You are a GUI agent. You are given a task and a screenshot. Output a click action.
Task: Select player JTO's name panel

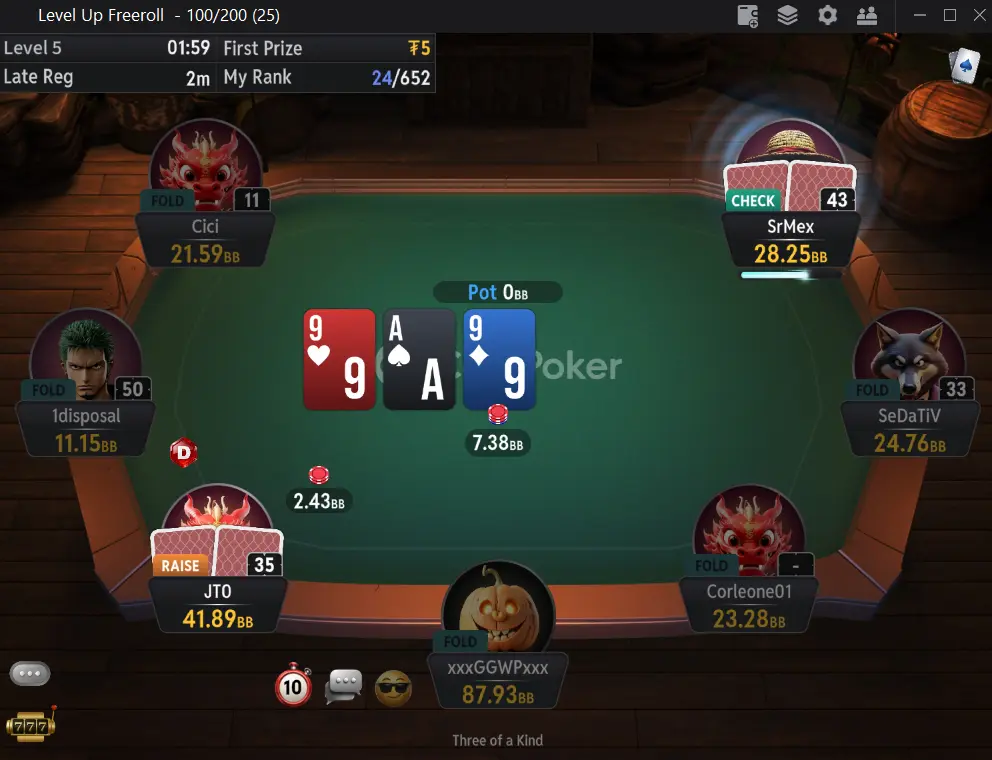218,606
